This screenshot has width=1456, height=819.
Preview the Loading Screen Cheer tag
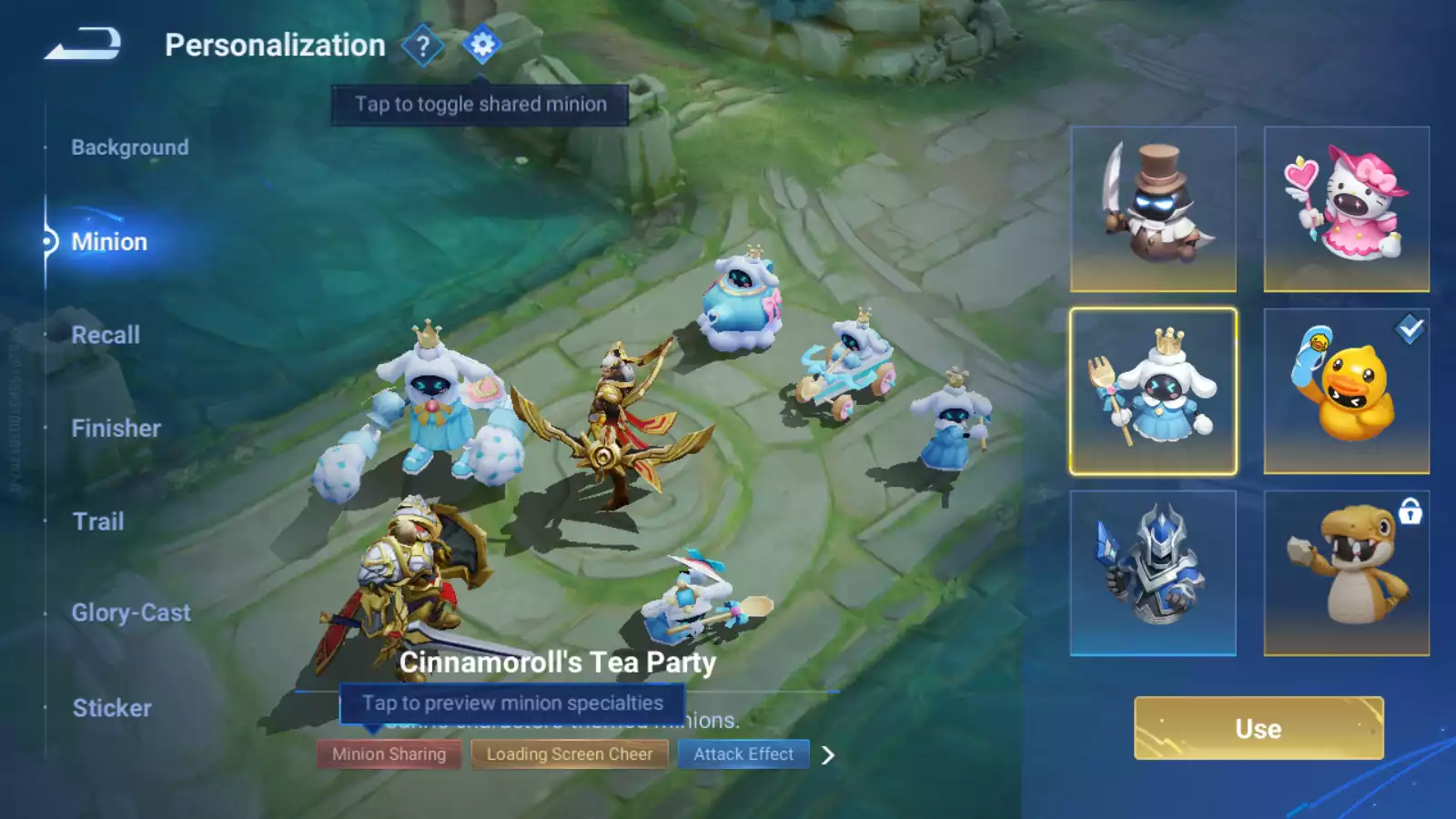coord(570,754)
